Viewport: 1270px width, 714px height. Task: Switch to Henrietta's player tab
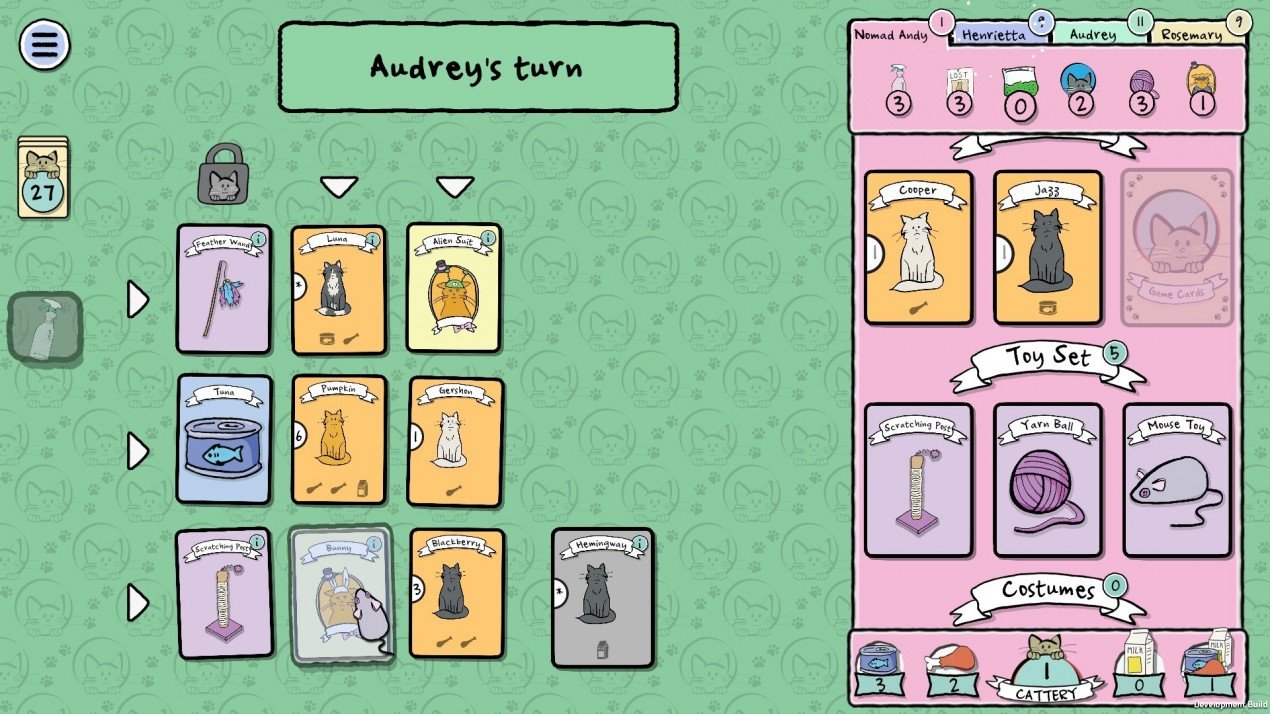pyautogui.click(x=994, y=34)
